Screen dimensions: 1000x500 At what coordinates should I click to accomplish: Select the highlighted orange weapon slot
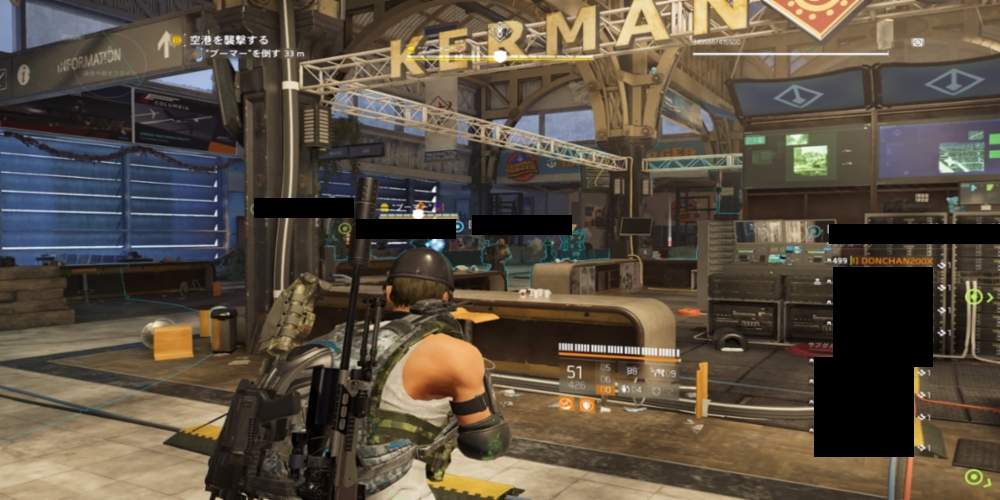pyautogui.click(x=605, y=389)
